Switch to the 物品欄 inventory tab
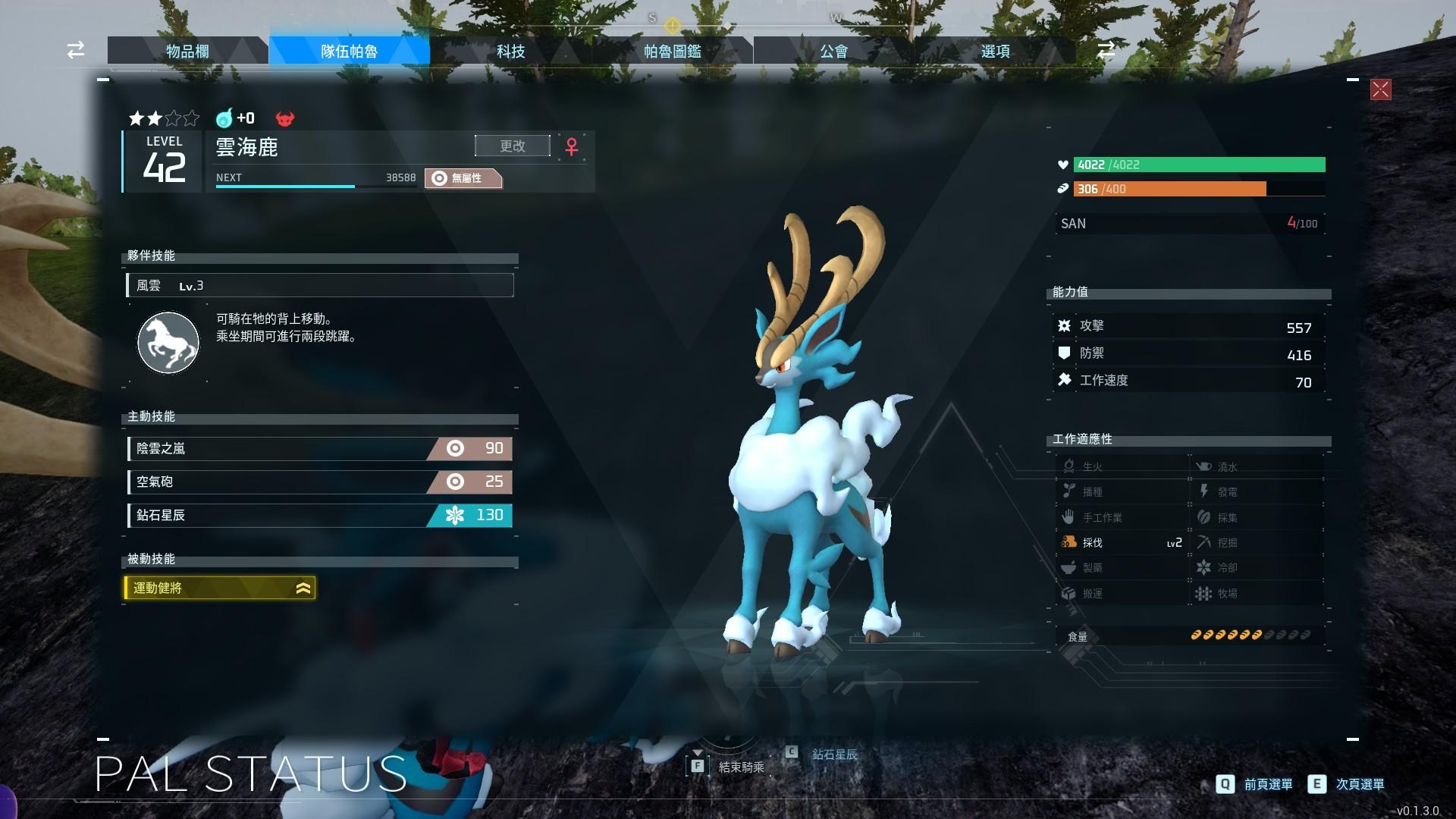Screen dimensions: 1456x819 click(187, 51)
